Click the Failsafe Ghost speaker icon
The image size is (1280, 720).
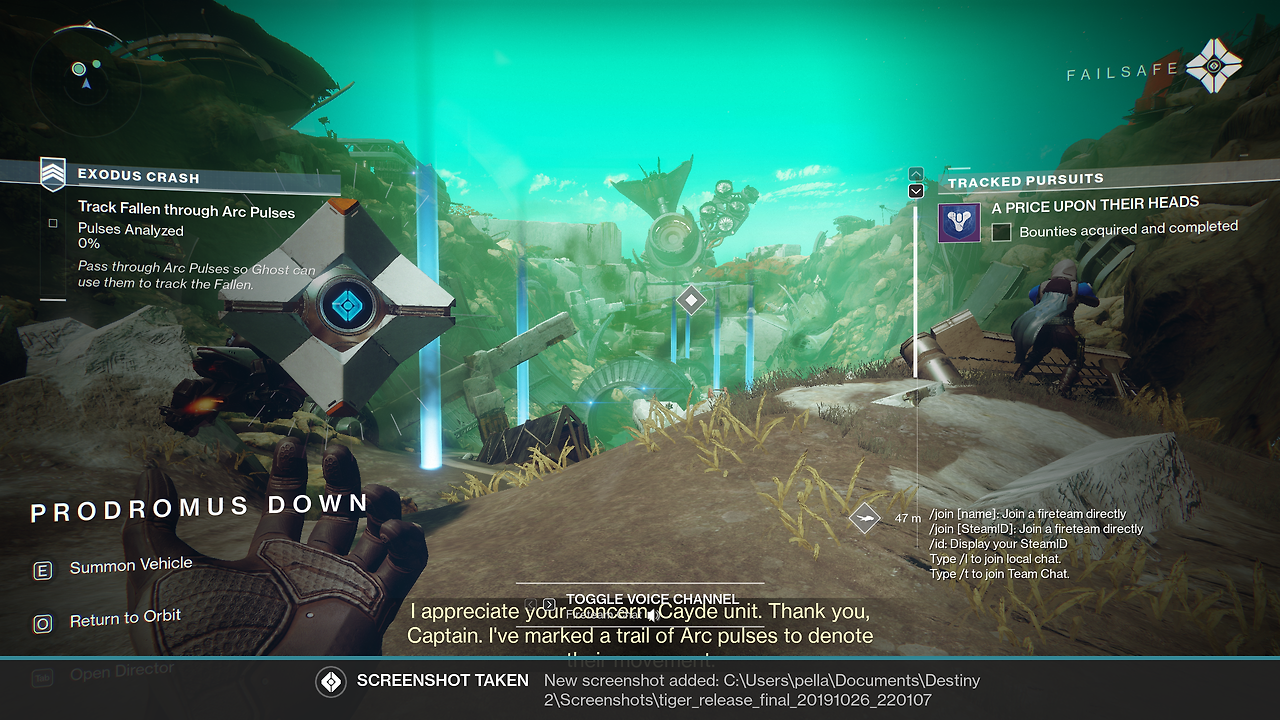click(1213, 66)
